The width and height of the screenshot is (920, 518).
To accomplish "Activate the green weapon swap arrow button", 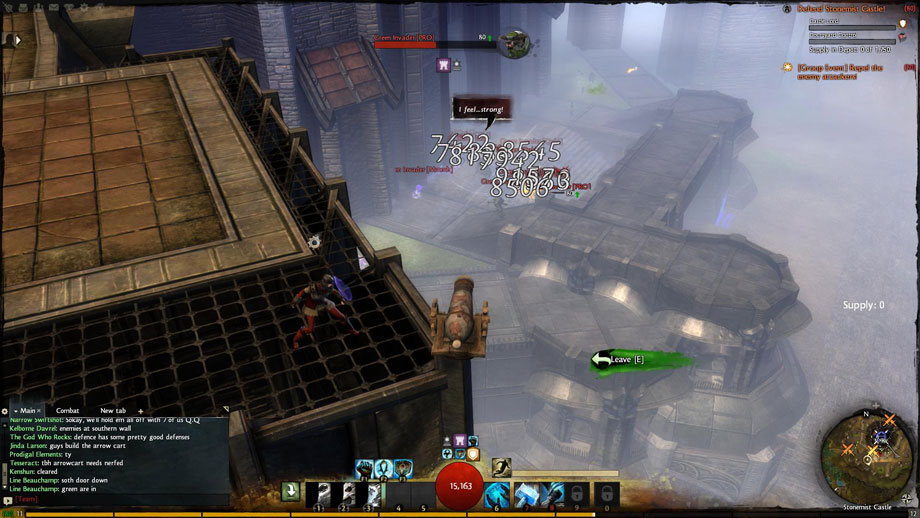I will [x=290, y=491].
